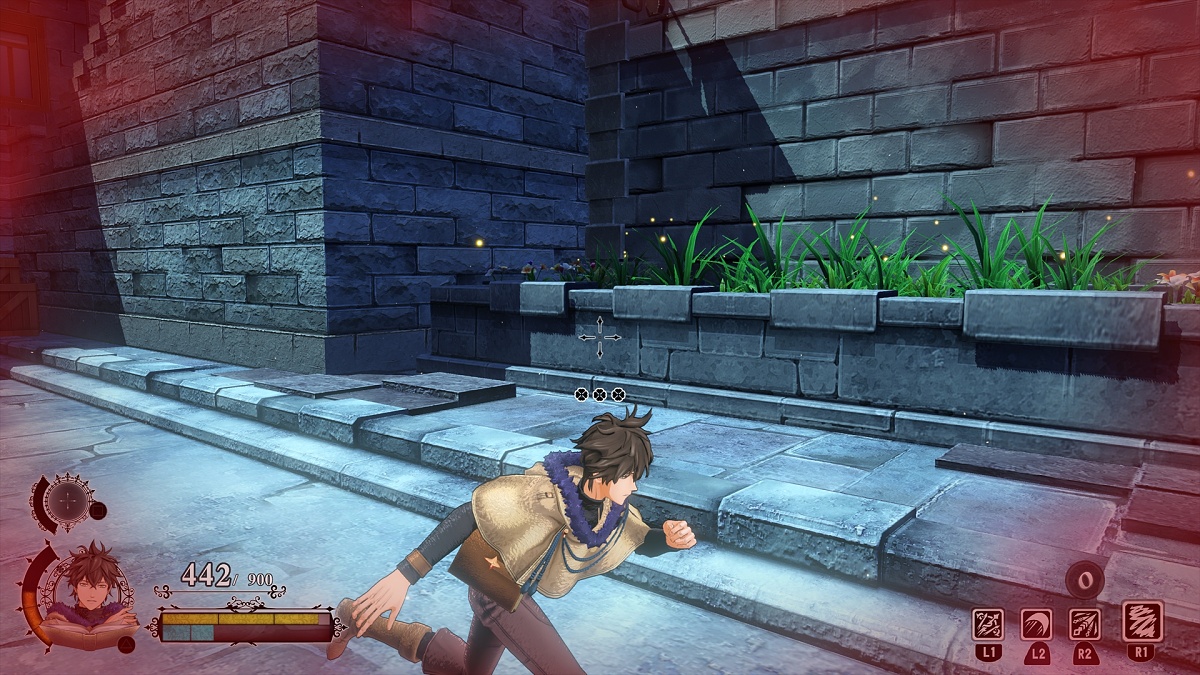Use the crescent slash ability
The height and width of the screenshot is (675, 1200).
1036,624
